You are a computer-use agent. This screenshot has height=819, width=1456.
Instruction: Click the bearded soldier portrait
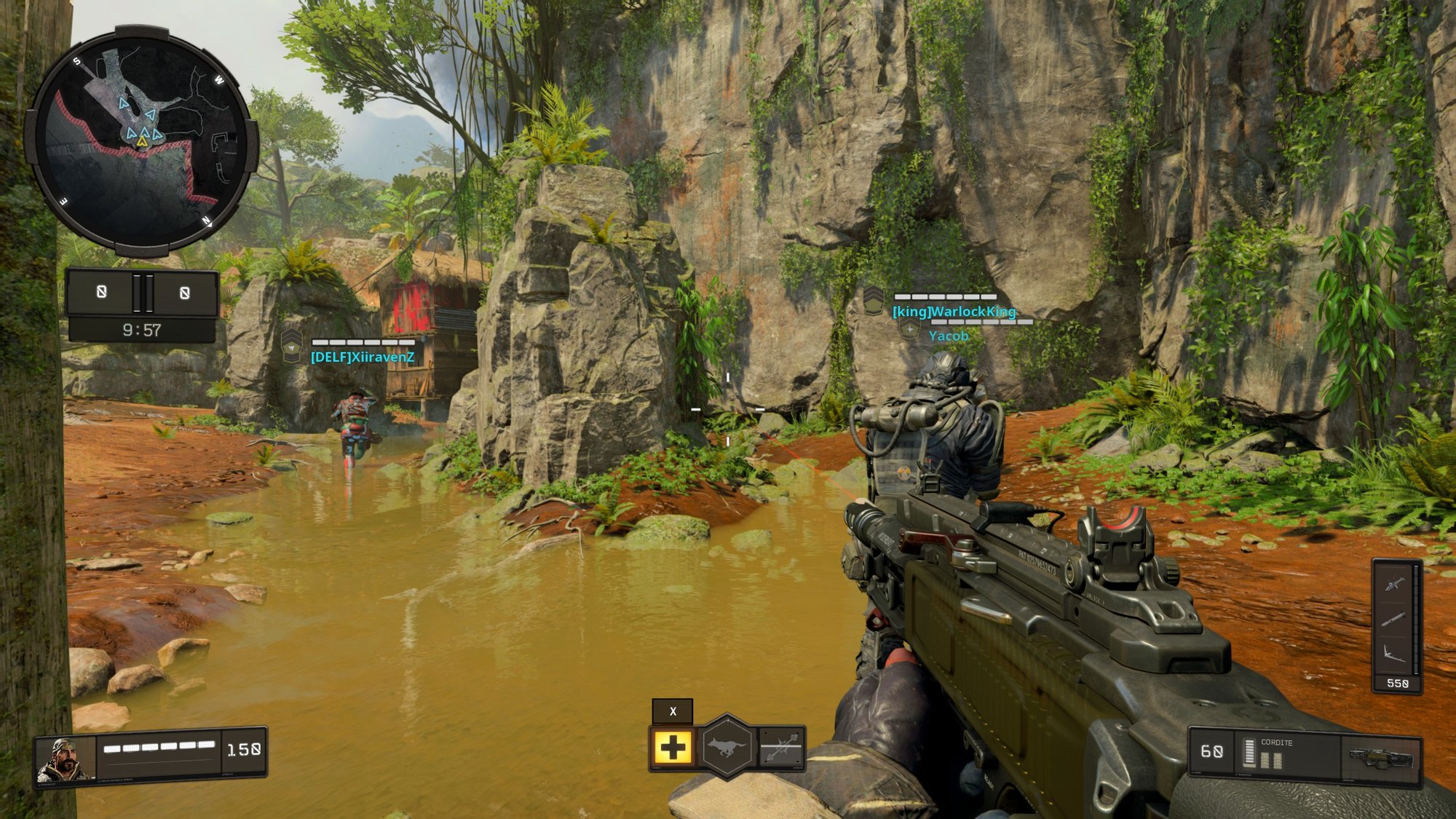click(66, 759)
